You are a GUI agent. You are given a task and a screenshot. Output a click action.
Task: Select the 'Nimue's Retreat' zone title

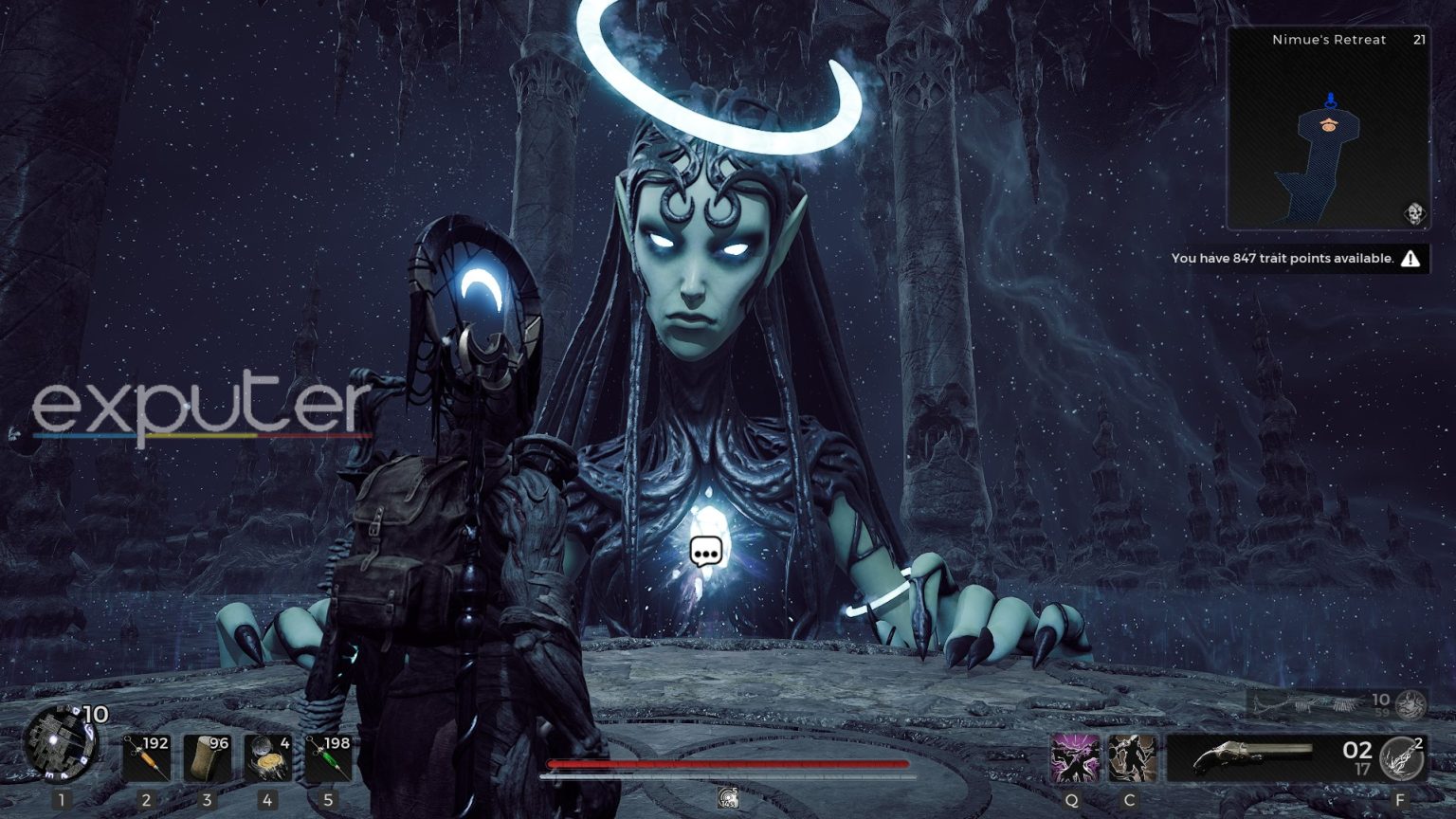(1328, 40)
